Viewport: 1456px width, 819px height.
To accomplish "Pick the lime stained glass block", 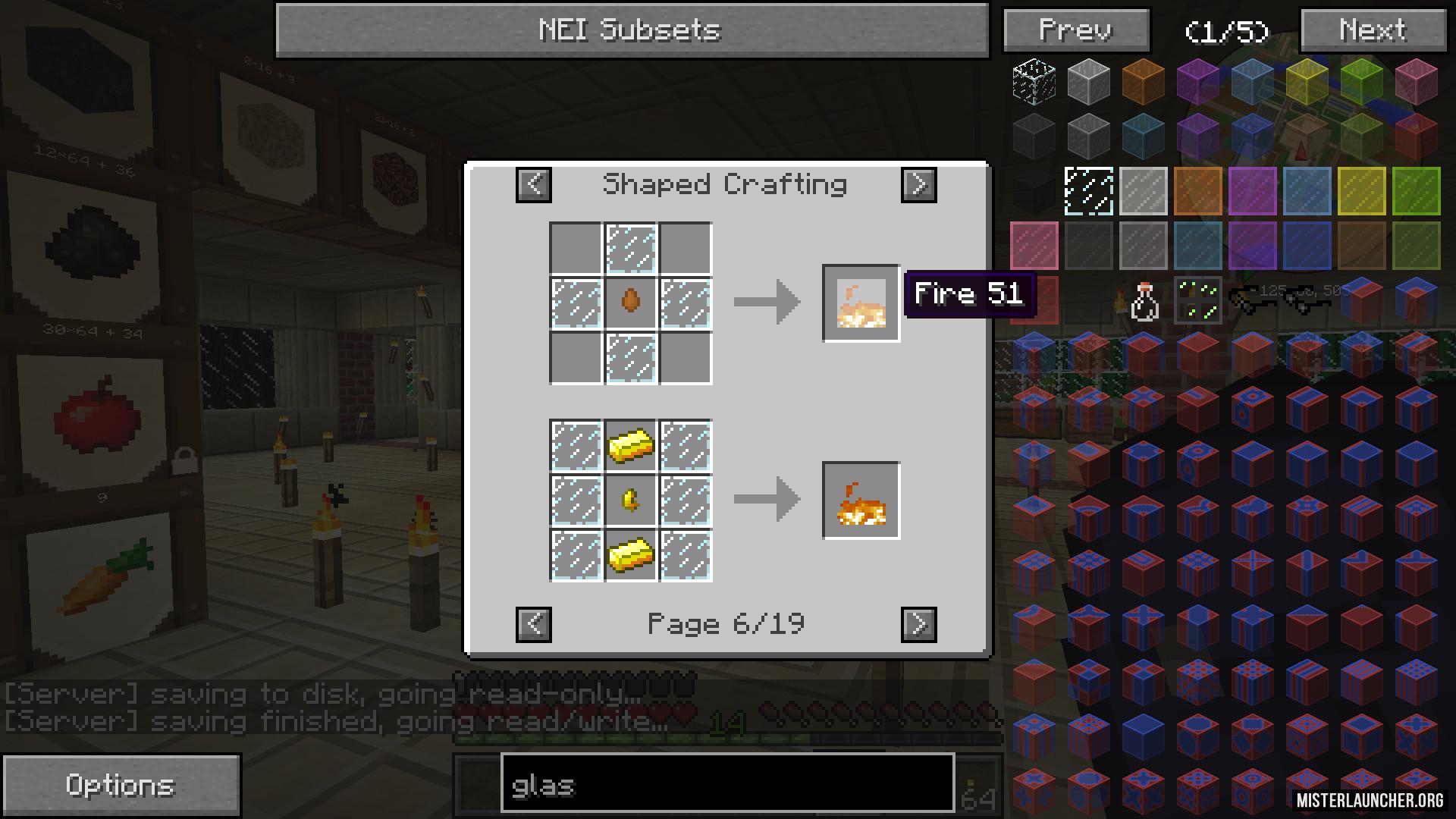I will pos(1361,81).
